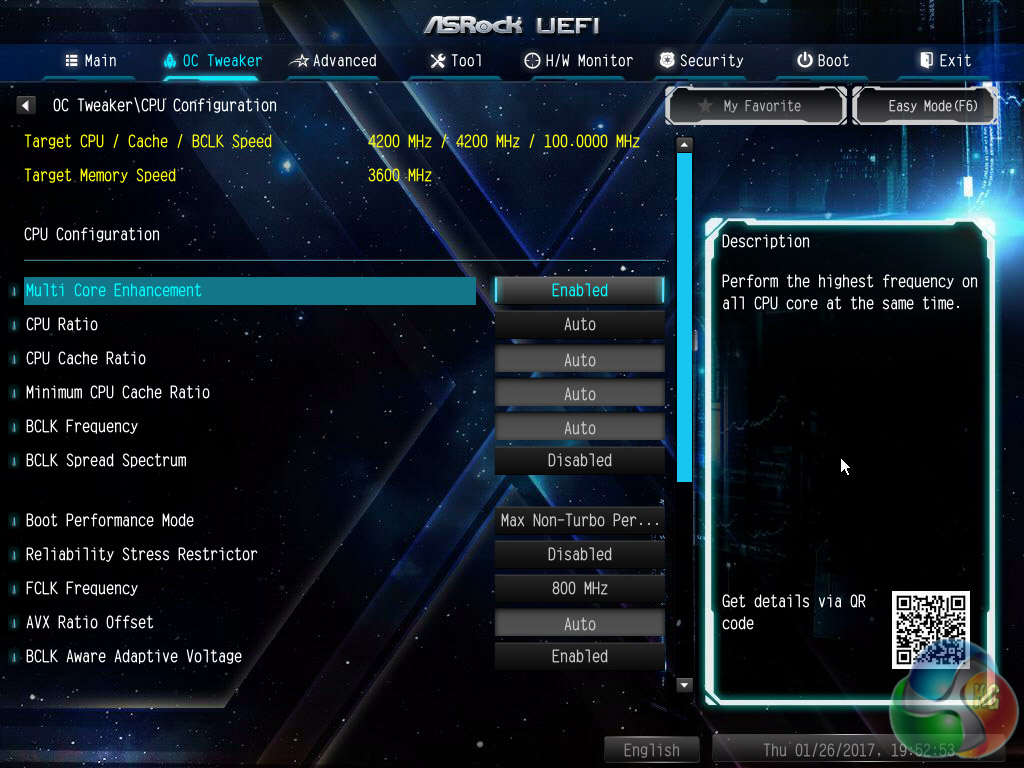Select the Tool tab
This screenshot has height=768, width=1024.
click(456, 61)
